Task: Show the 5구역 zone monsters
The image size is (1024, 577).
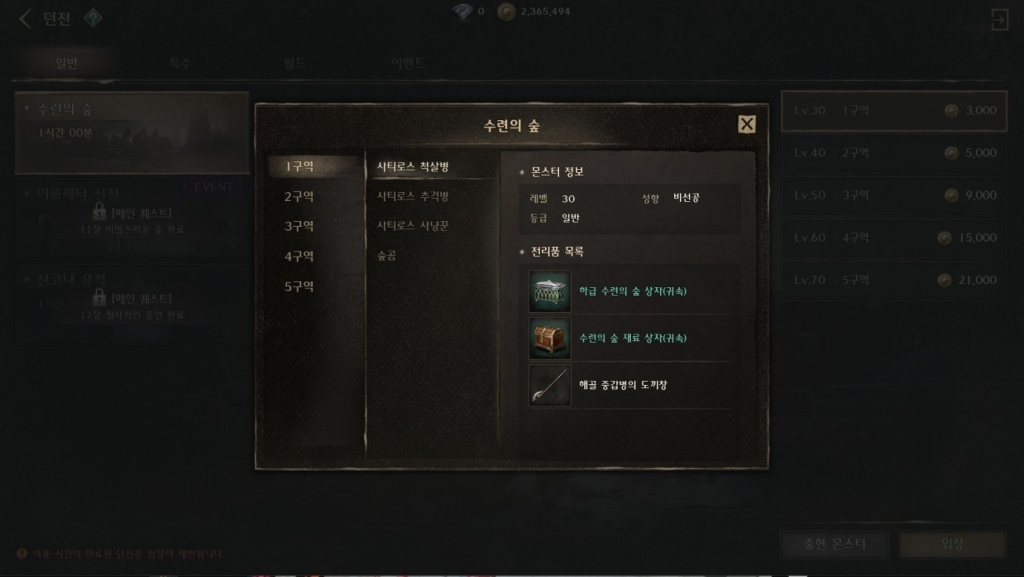Action: pos(299,286)
